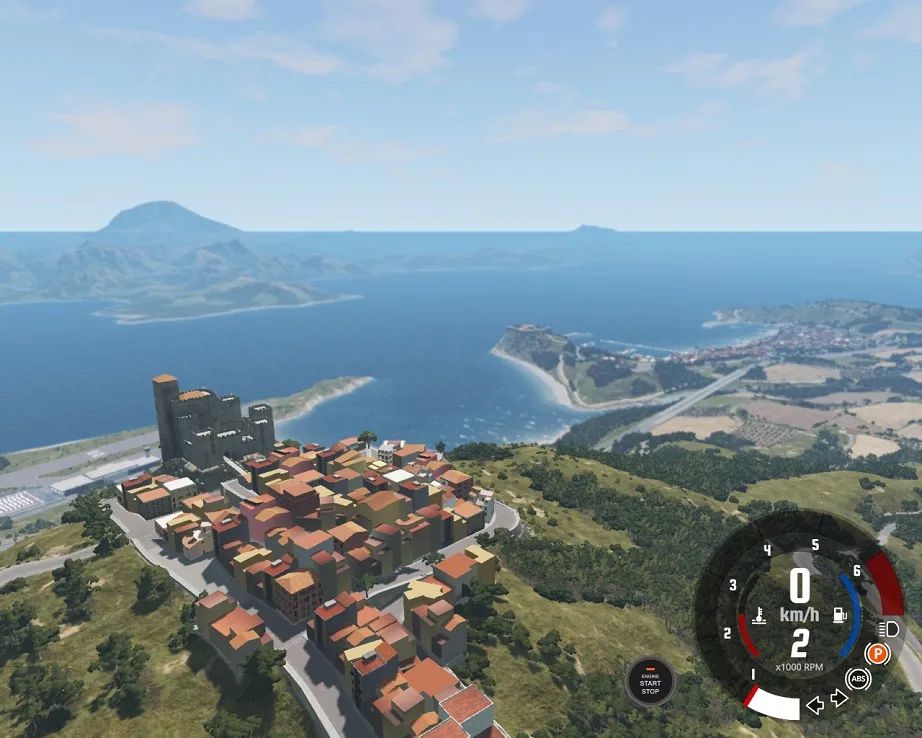Activate the right turn signal arrow

838,698
